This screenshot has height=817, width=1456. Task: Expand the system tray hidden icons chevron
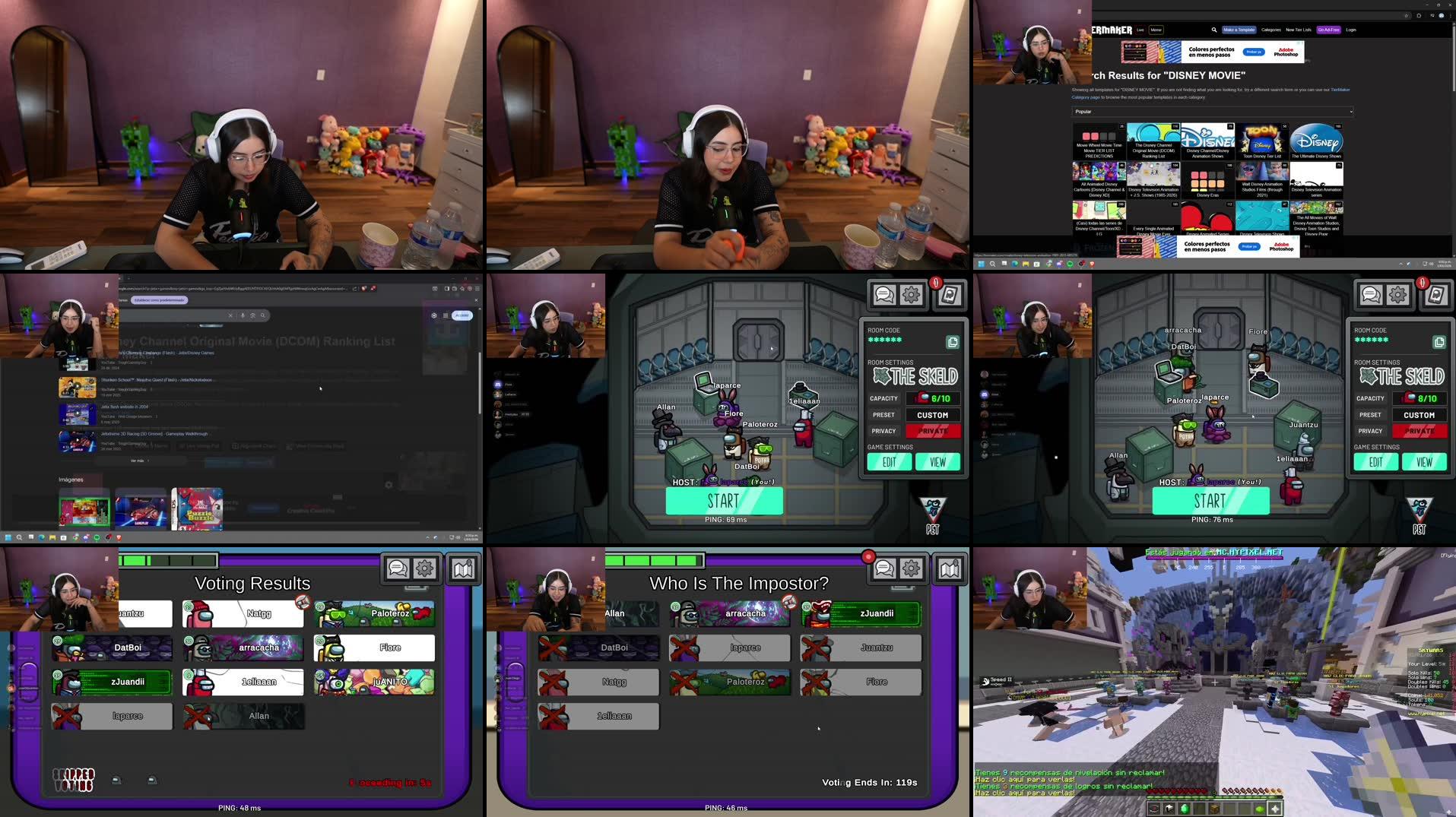point(1401,264)
